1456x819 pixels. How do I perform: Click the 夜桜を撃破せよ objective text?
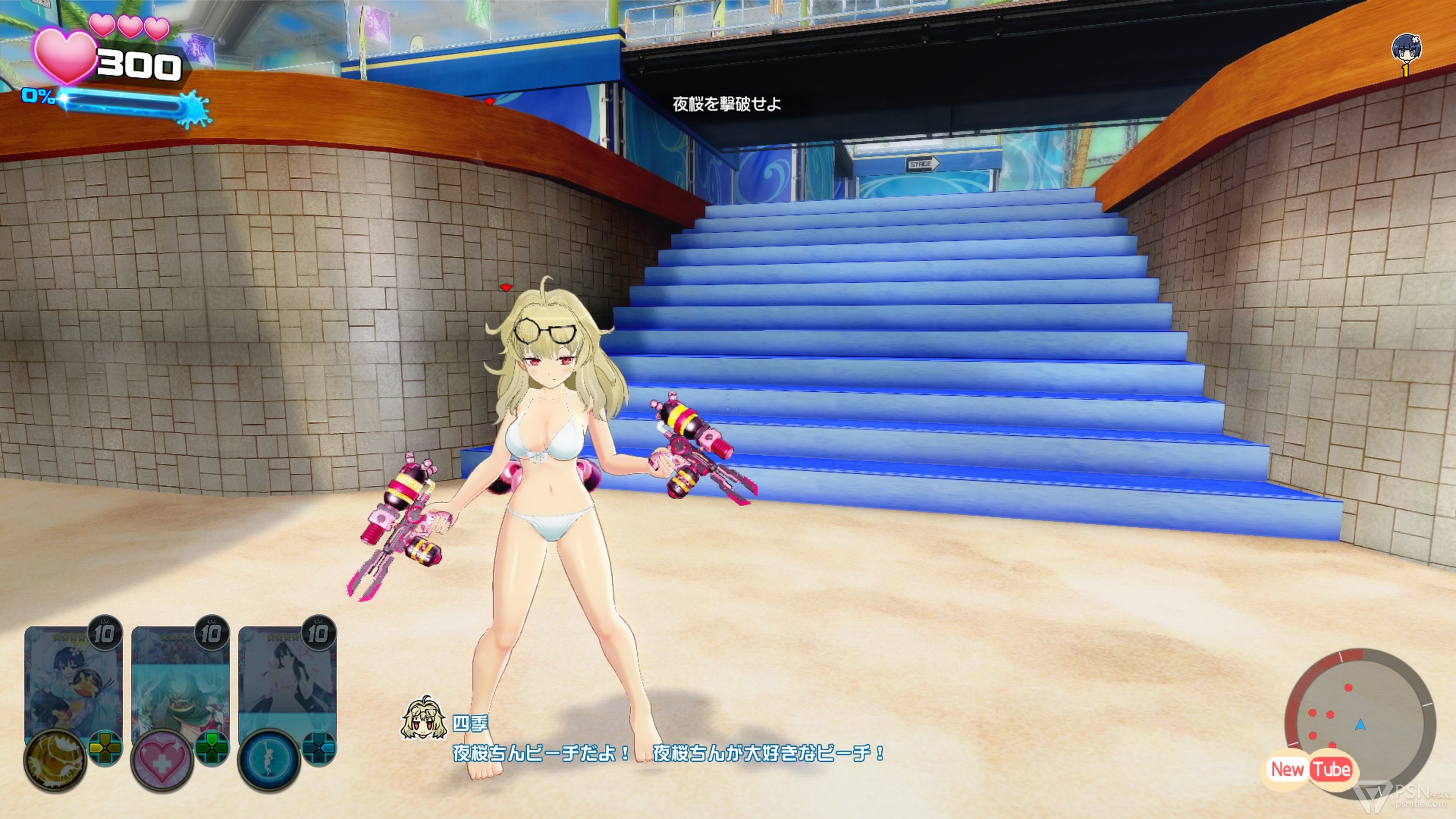tap(726, 104)
